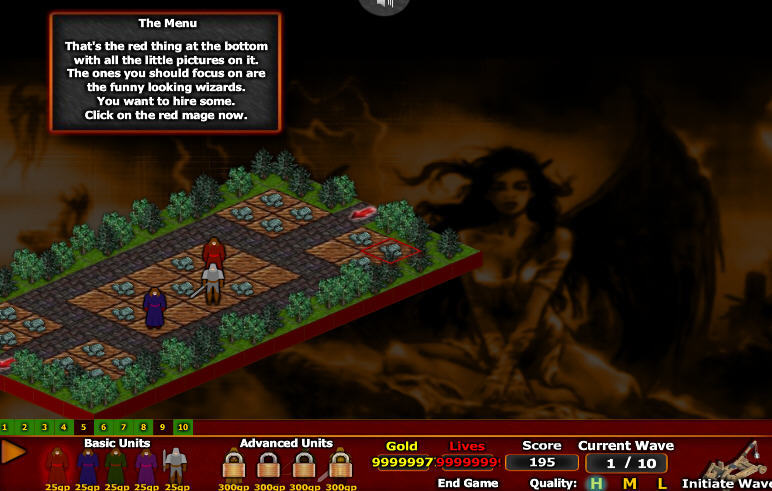This screenshot has width=772, height=491.
Task: Change quality to low (L)
Action: (x=661, y=483)
